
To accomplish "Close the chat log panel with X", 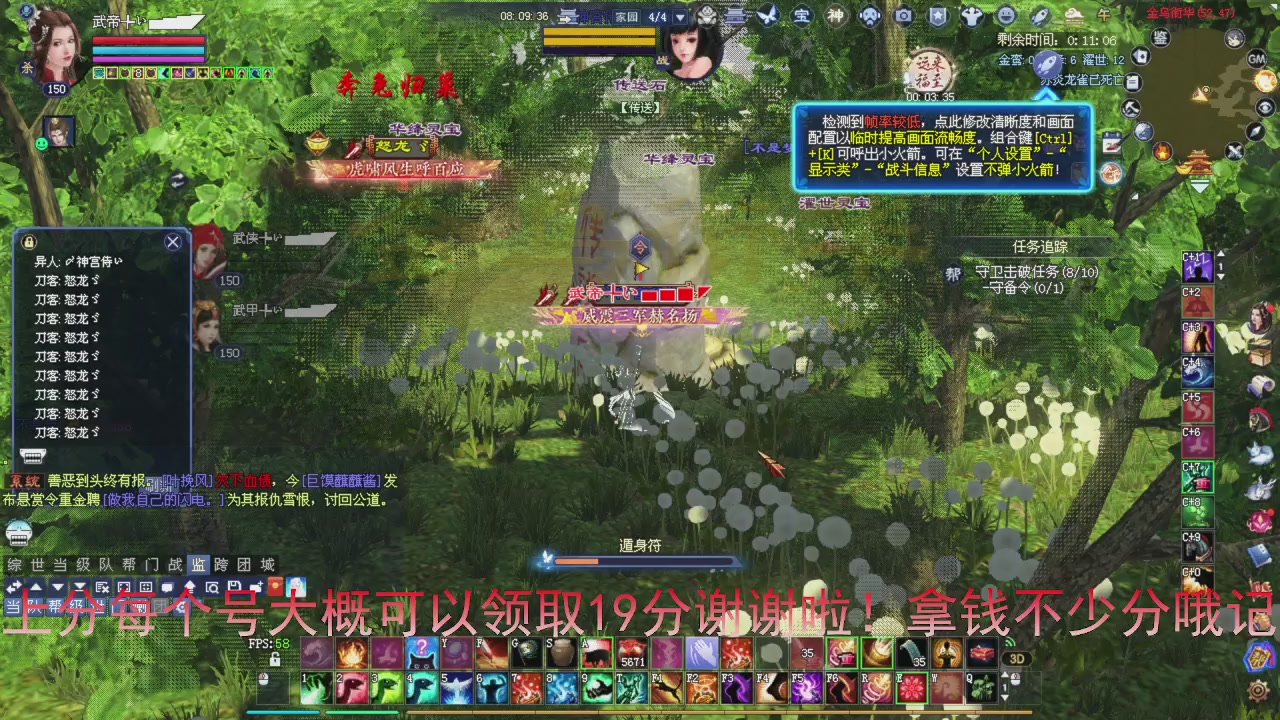I will coord(172,241).
